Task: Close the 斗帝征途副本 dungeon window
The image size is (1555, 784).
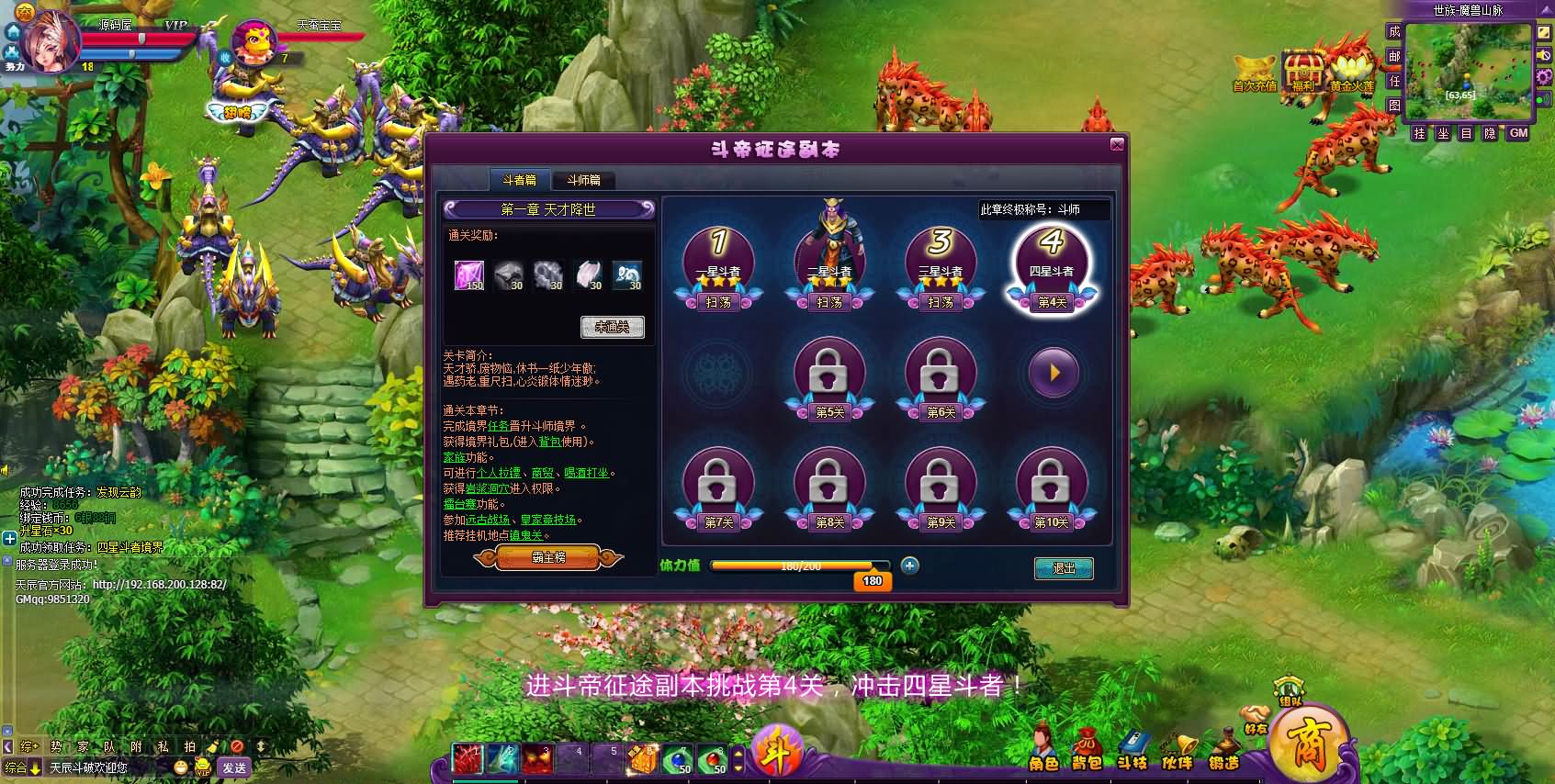Action: (1117, 144)
